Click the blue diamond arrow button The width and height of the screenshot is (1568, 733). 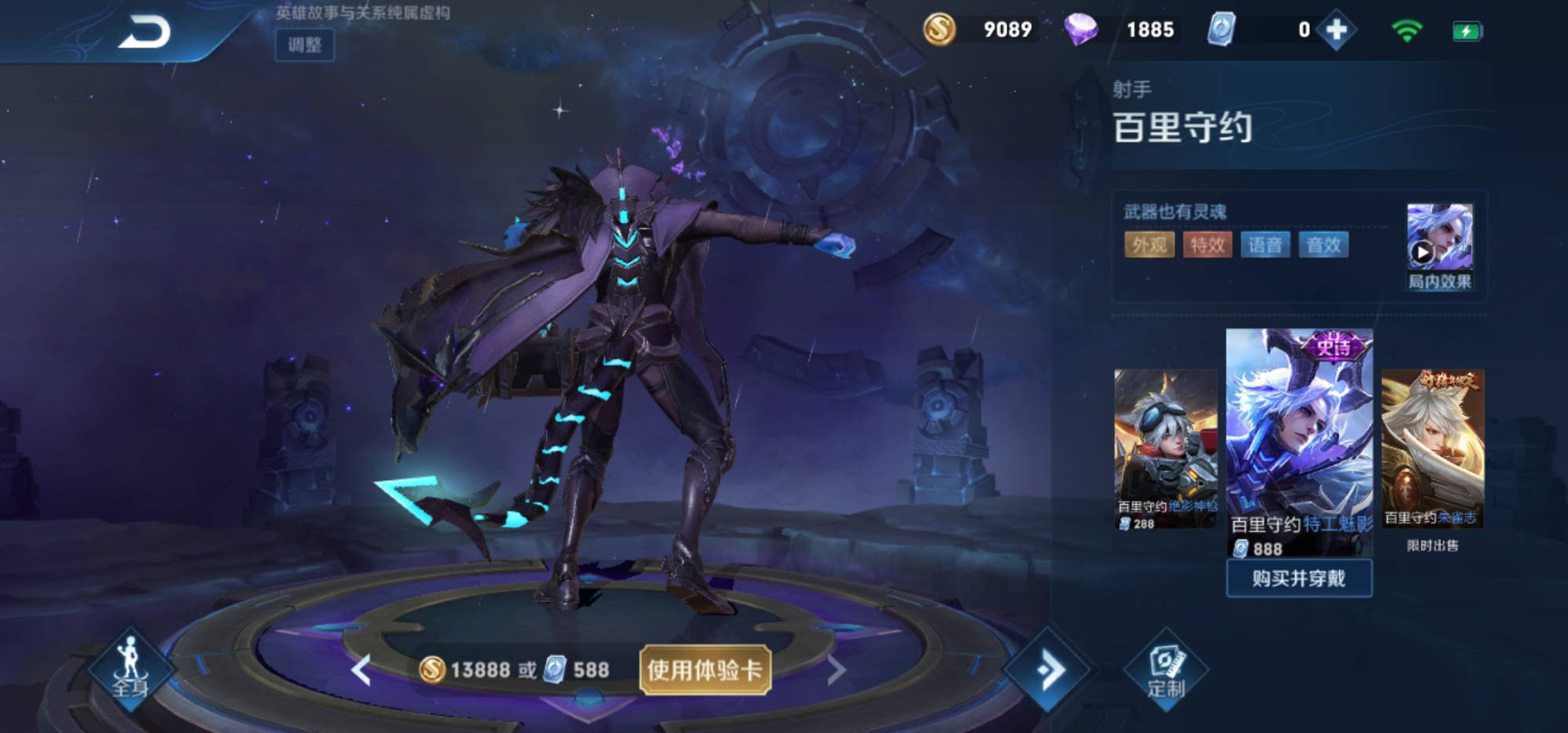point(1048,669)
